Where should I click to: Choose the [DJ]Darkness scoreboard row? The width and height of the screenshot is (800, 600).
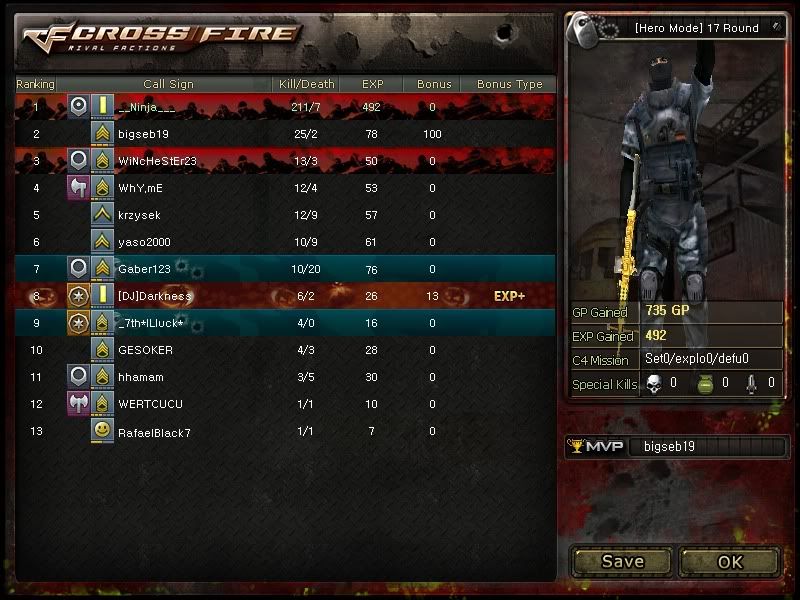click(x=285, y=296)
